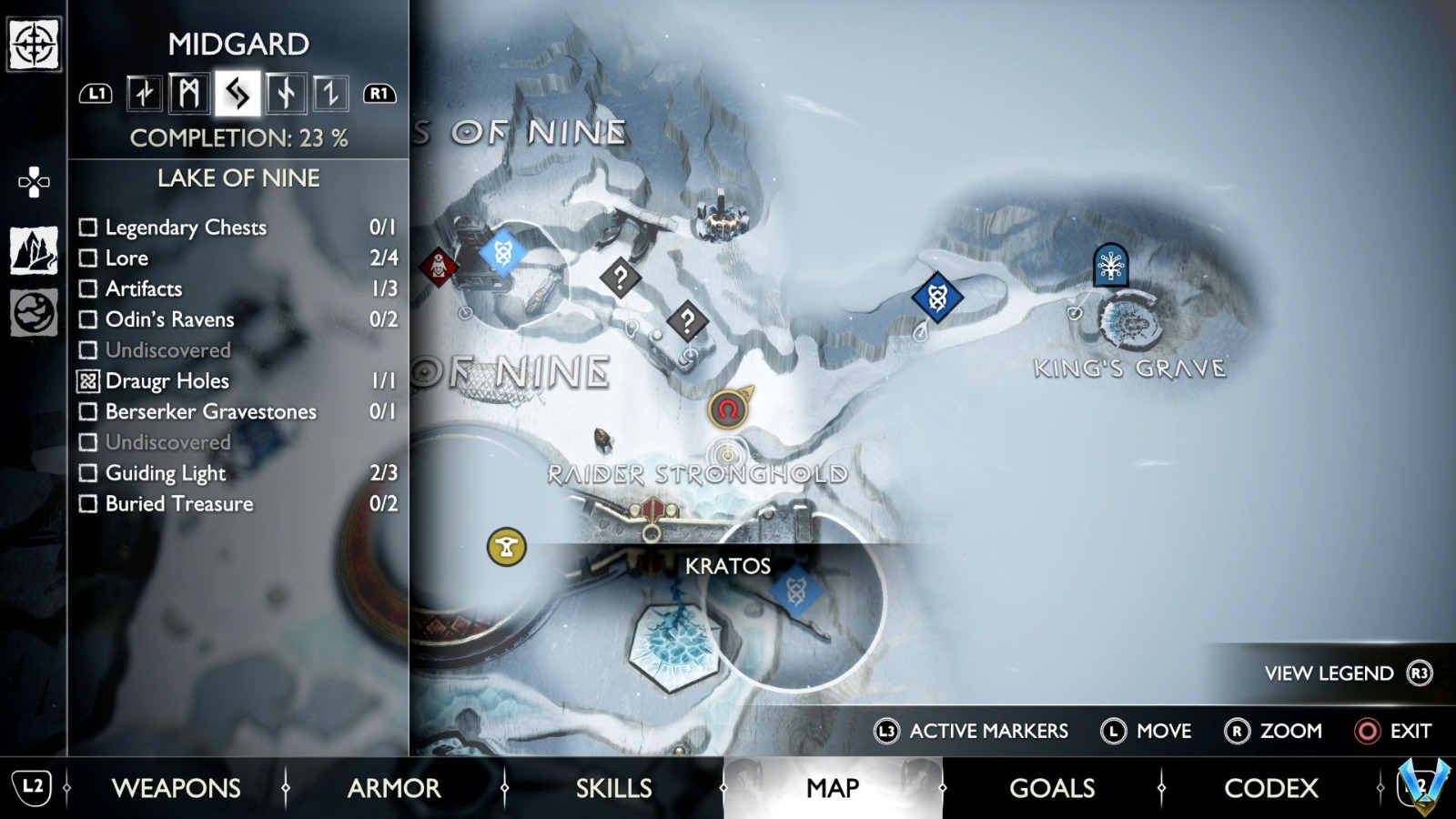Click the King's Grave mystic gateway marker
Viewport: 1456px width, 819px height.
[x=1110, y=266]
